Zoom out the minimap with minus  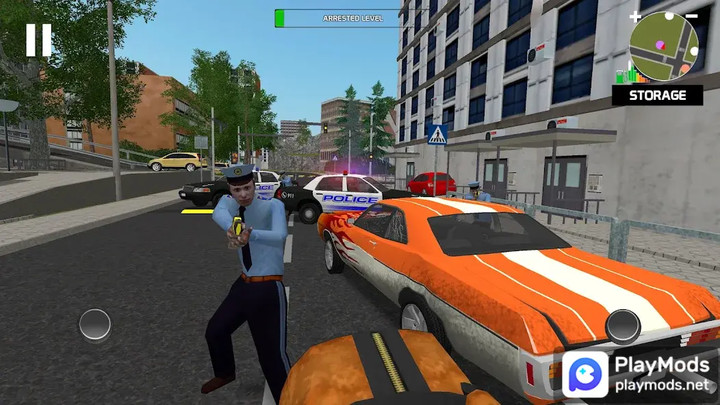pos(691,17)
